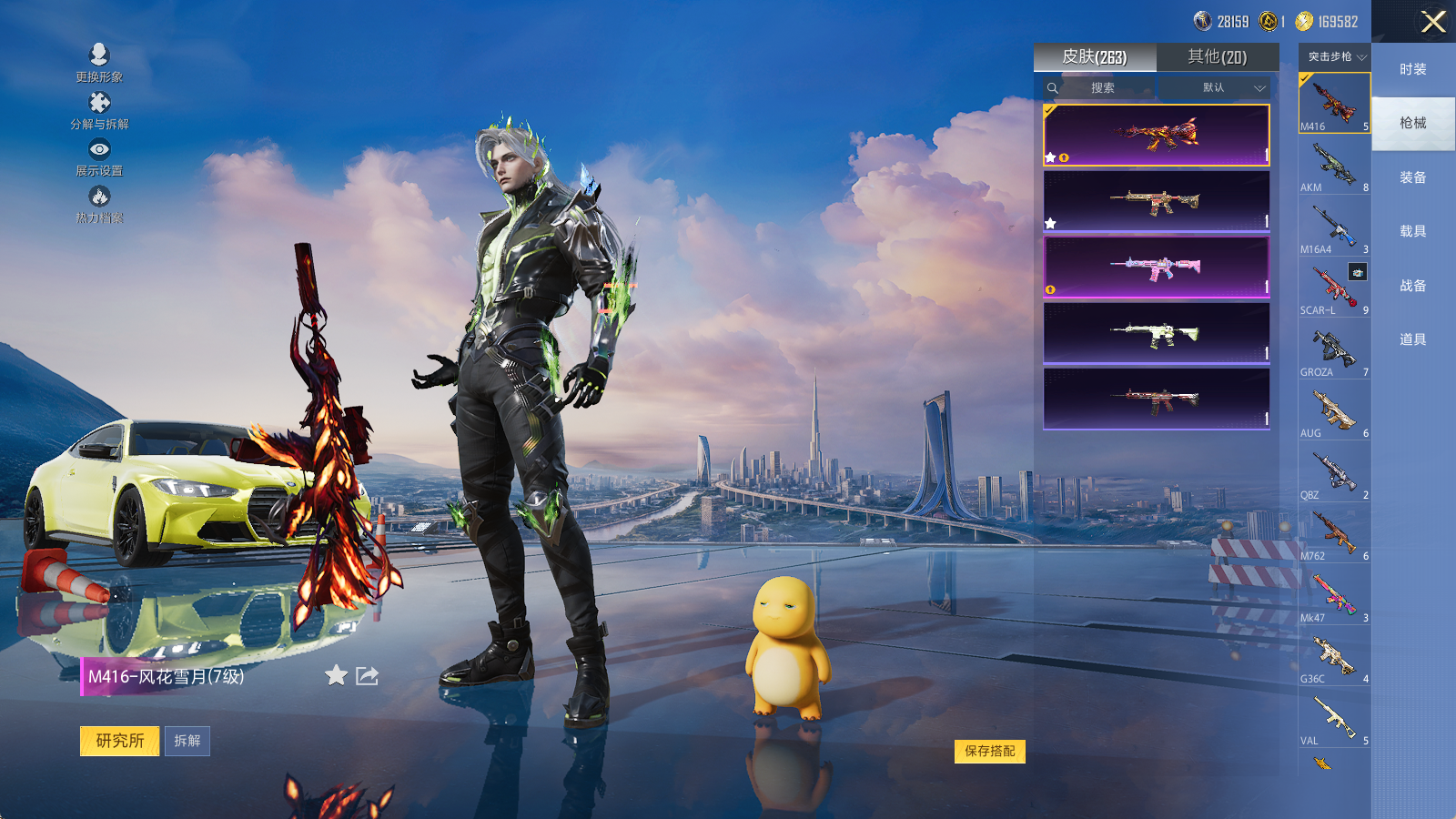
Task: Pick the pink M416 skin
Action: (1156, 267)
